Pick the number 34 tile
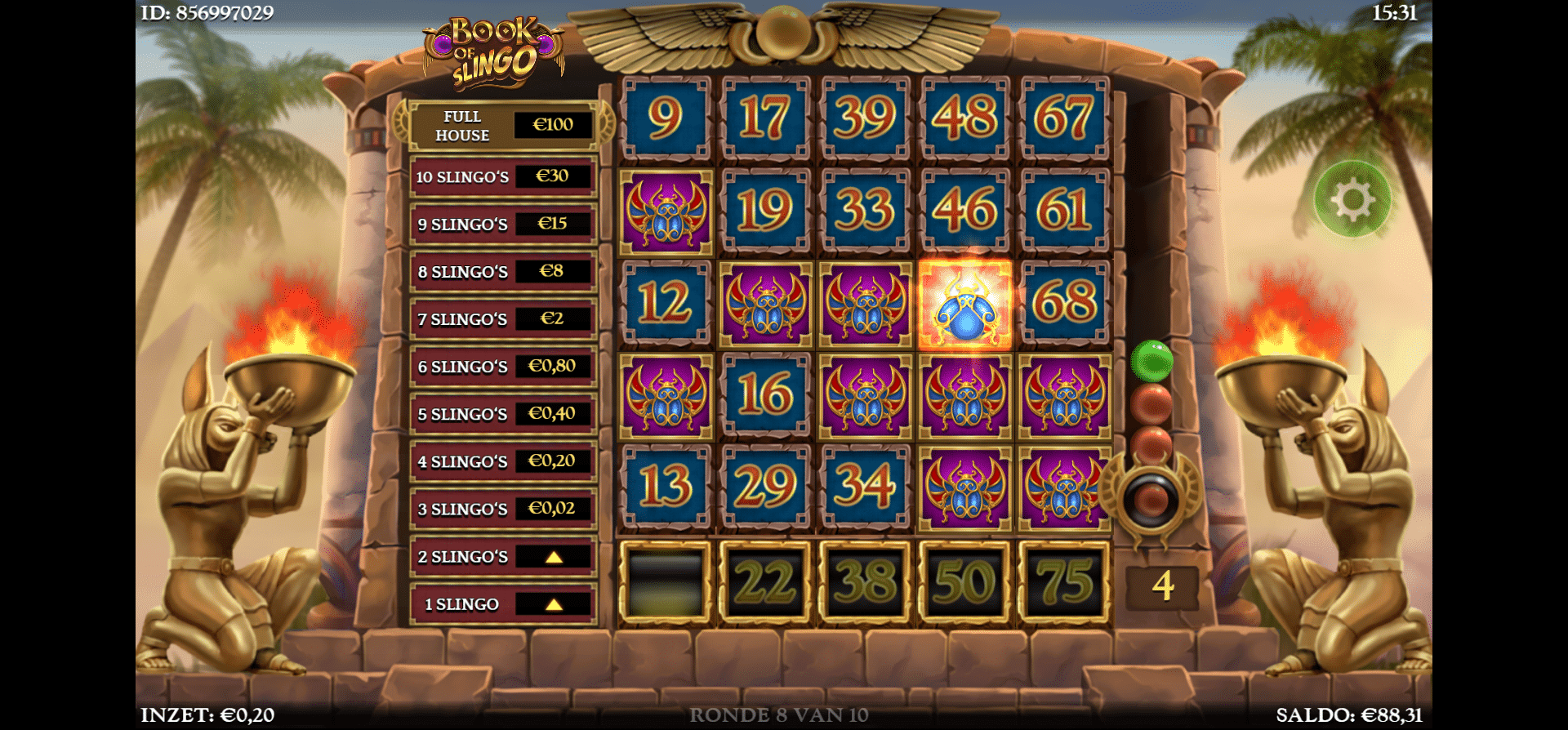This screenshot has height=730, width=1568. 865,487
